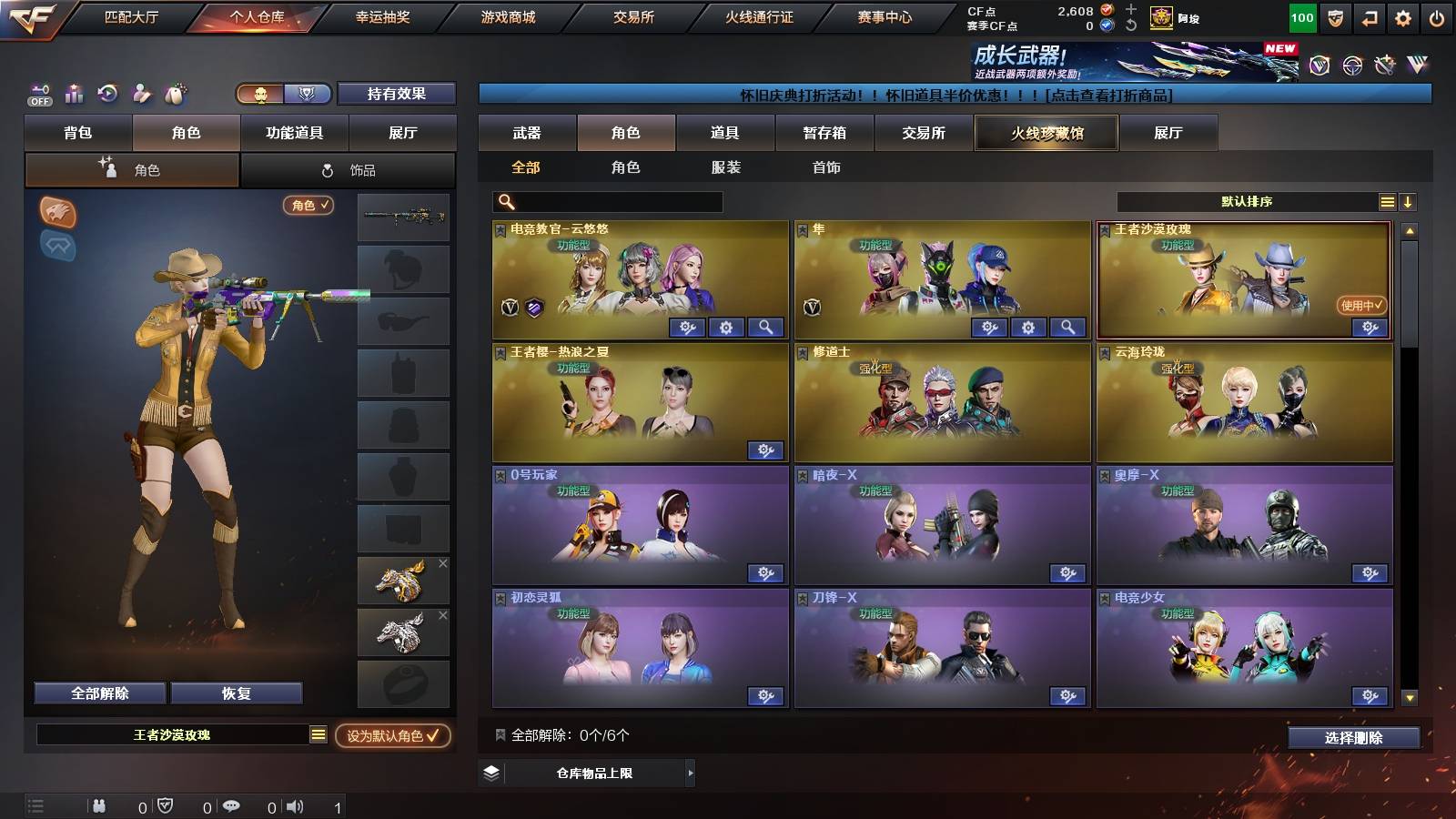Viewport: 1456px width, 819px height.
Task: Click the descending sort arrow next to 默认排序
Action: 1408,201
